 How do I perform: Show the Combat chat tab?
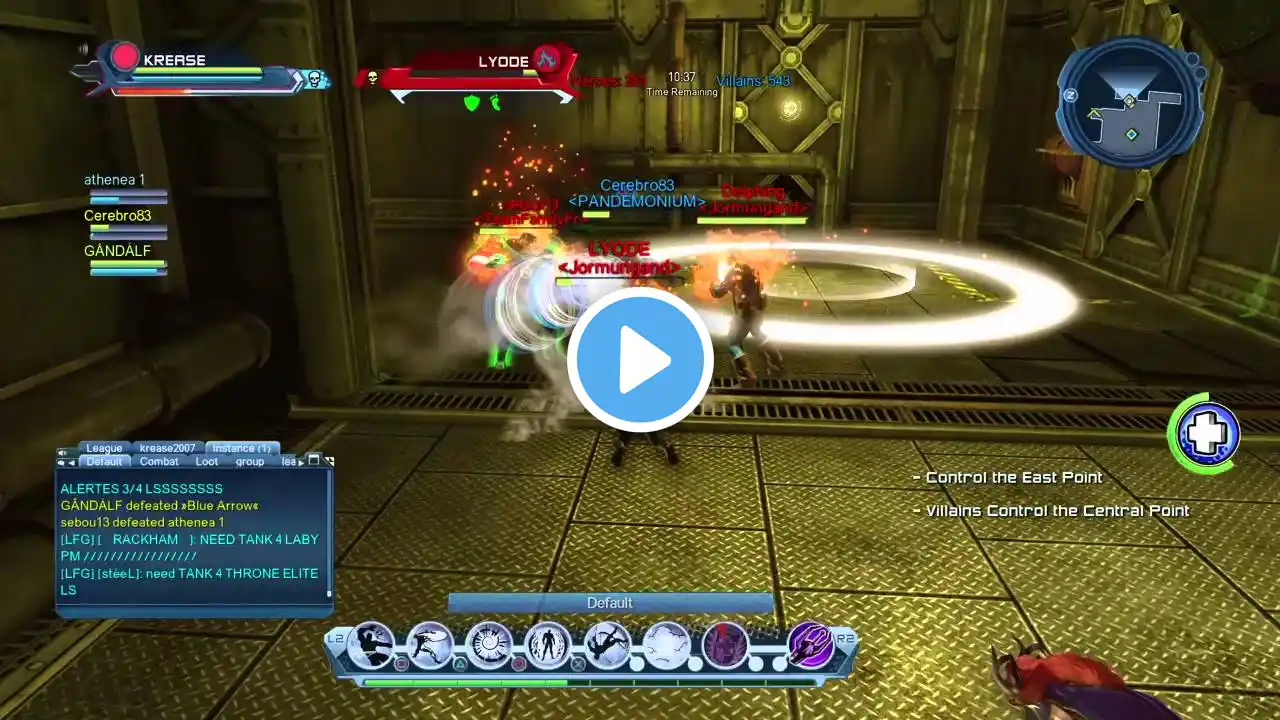(159, 462)
